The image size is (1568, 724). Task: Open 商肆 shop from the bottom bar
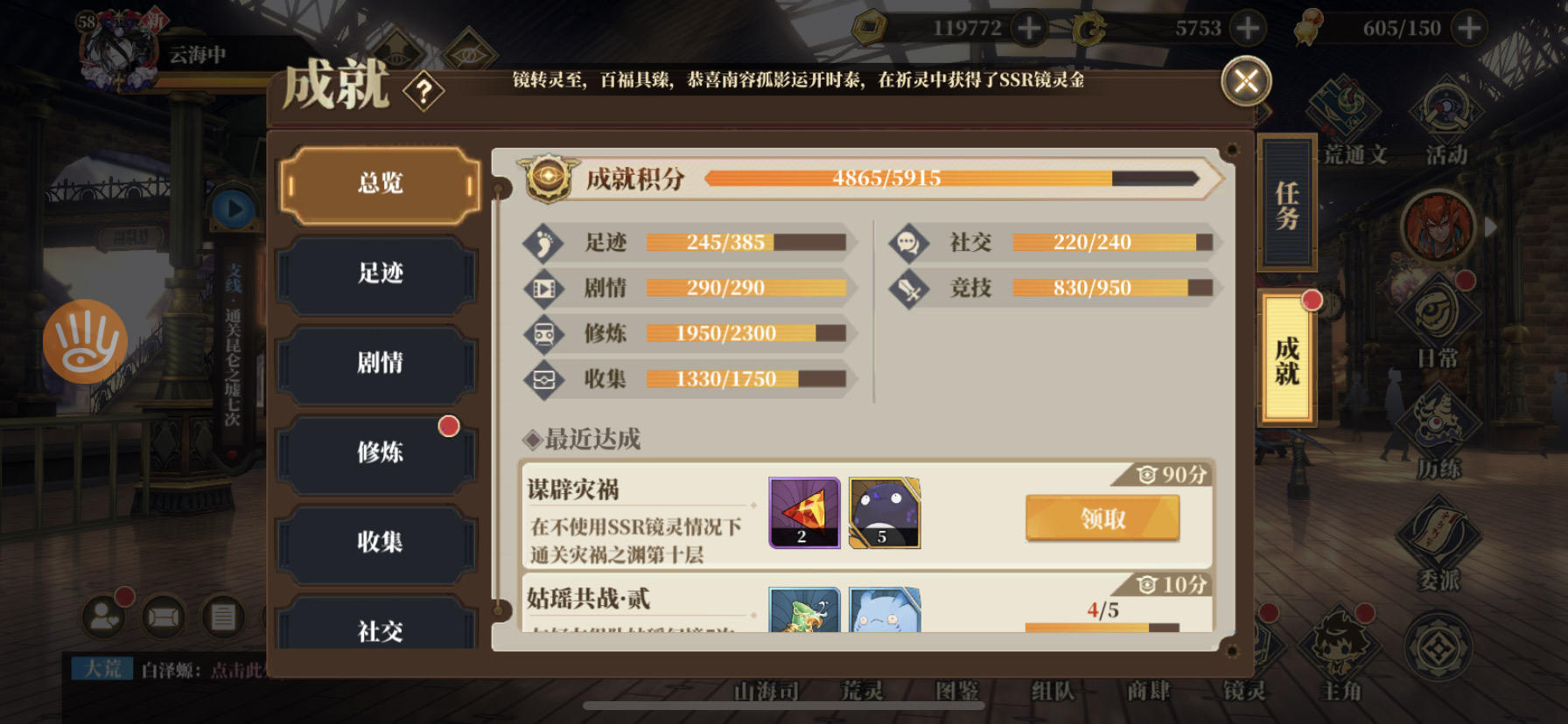[x=1150, y=692]
